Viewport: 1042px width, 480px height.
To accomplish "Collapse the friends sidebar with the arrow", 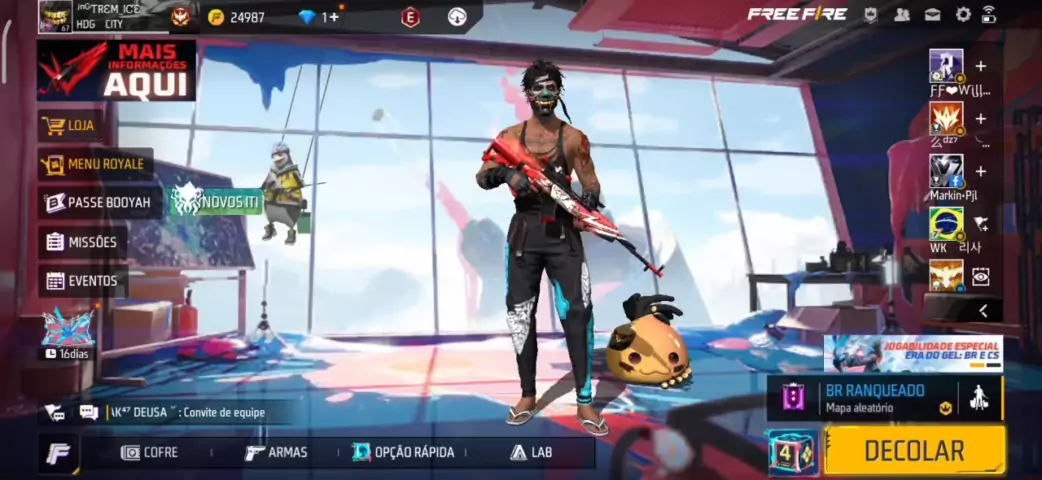I will pyautogui.click(x=983, y=311).
